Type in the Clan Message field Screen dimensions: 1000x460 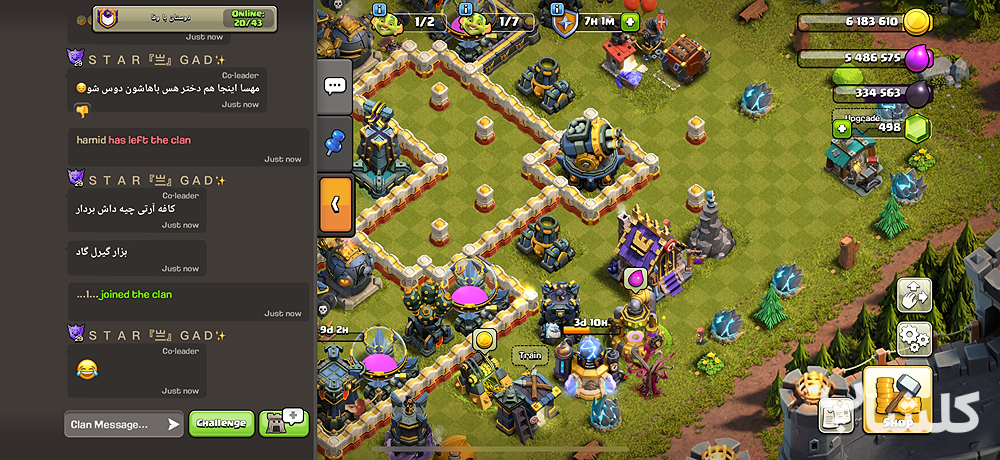point(113,424)
